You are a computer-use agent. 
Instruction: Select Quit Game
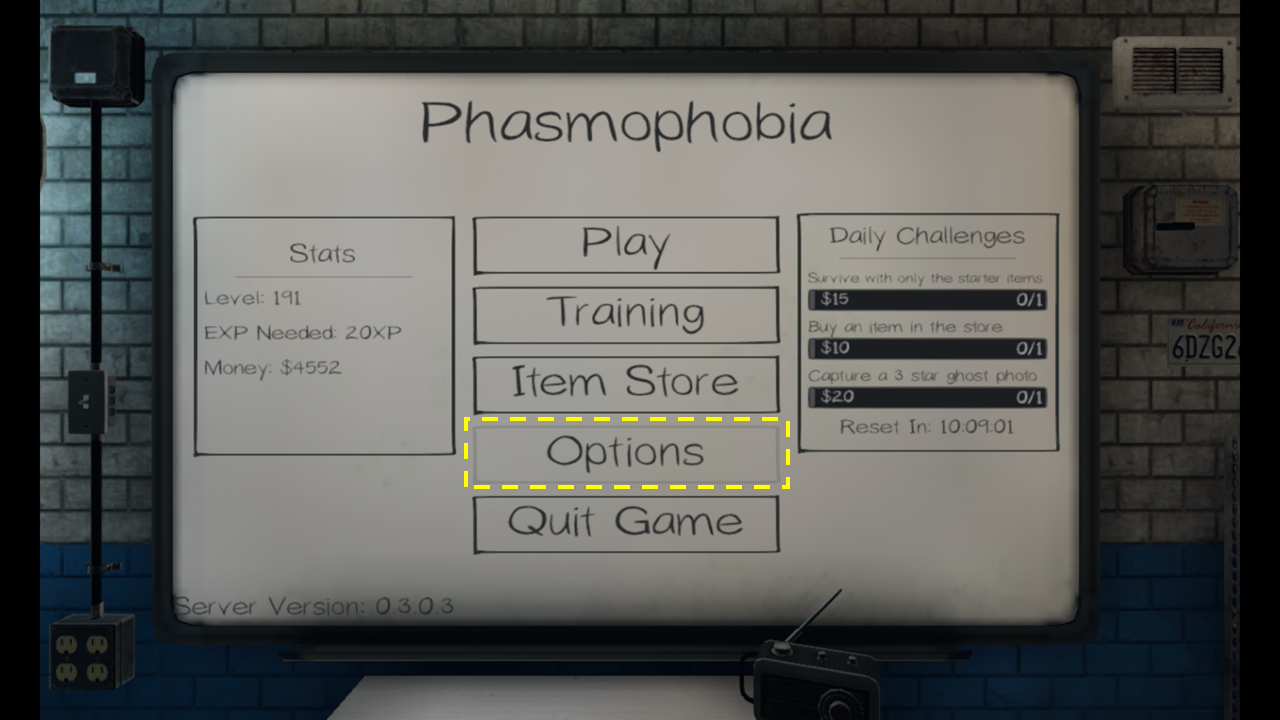pos(626,523)
